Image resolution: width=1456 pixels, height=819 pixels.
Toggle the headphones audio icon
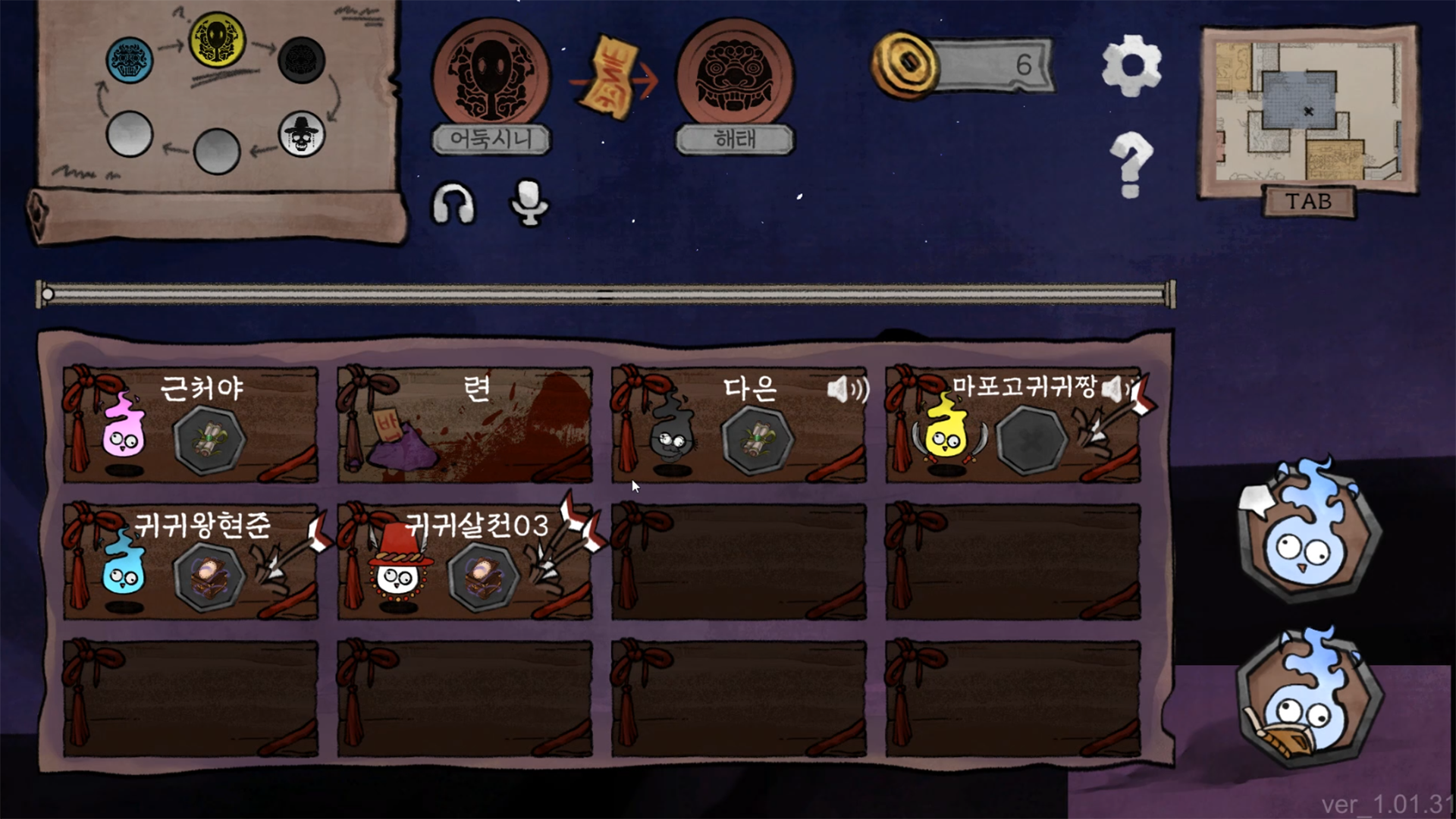click(x=453, y=204)
